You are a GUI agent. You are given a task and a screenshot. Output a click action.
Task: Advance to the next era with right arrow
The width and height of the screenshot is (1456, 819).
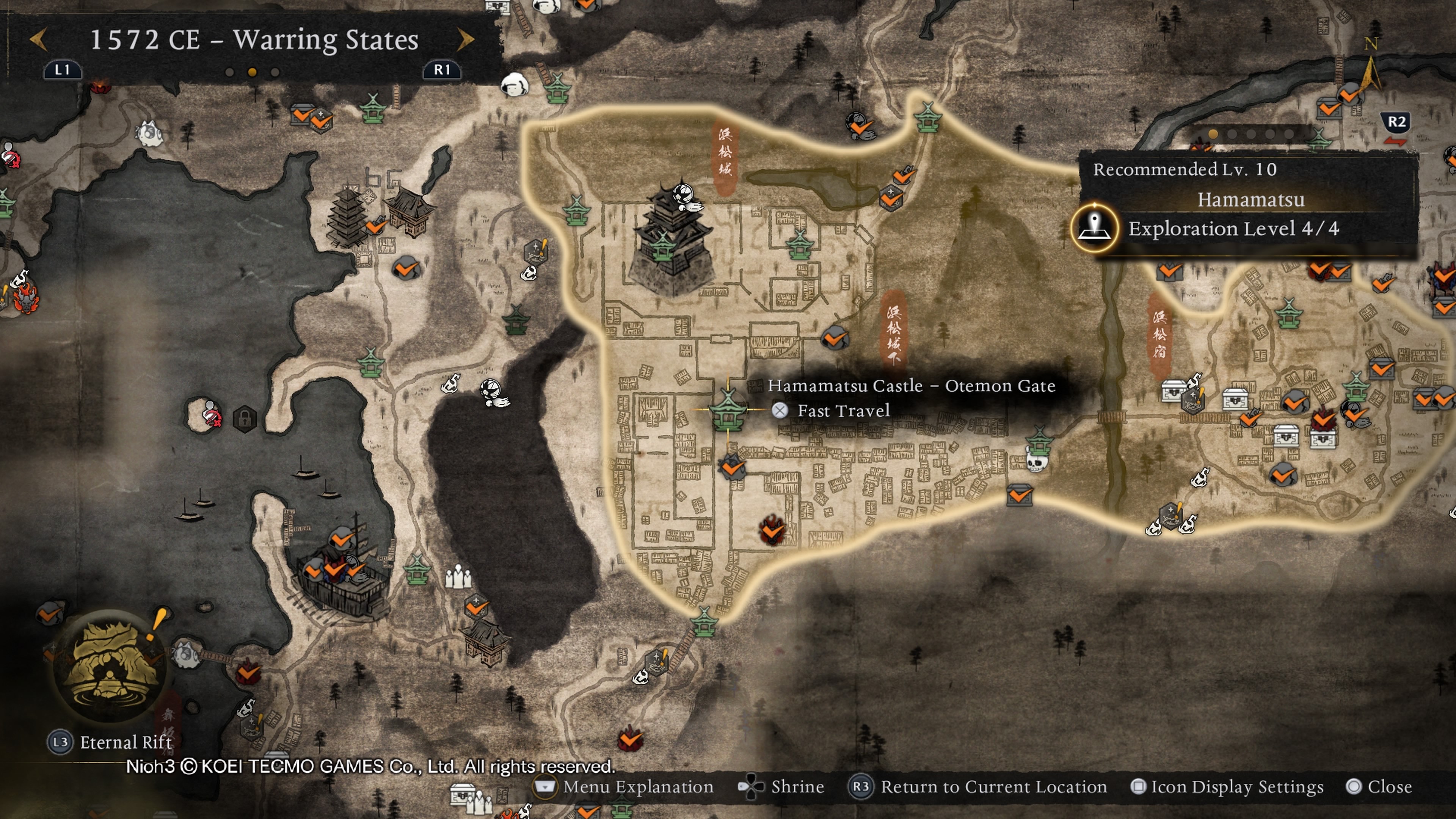tap(465, 39)
